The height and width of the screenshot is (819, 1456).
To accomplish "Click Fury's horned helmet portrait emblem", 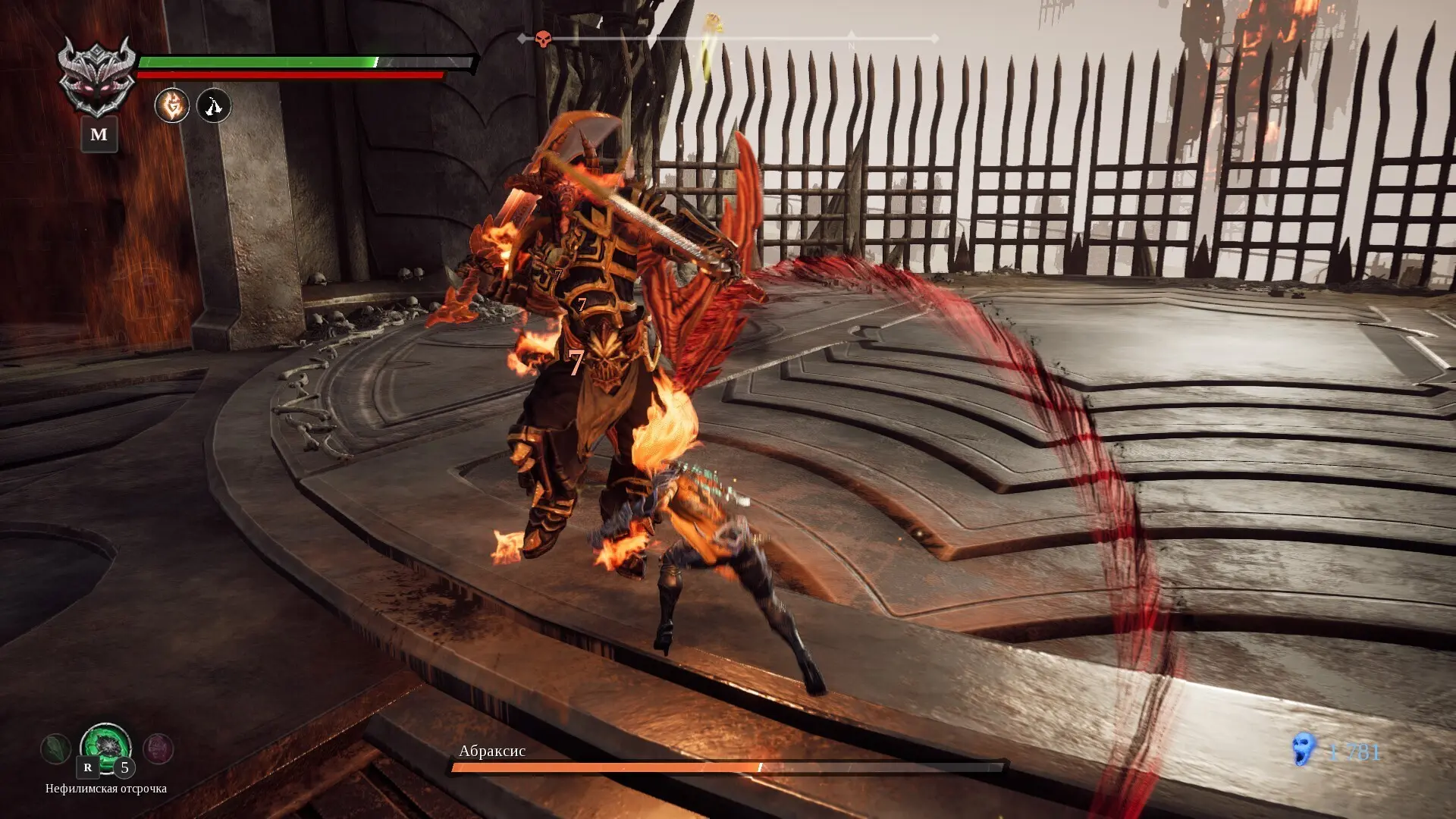I will pos(97,76).
